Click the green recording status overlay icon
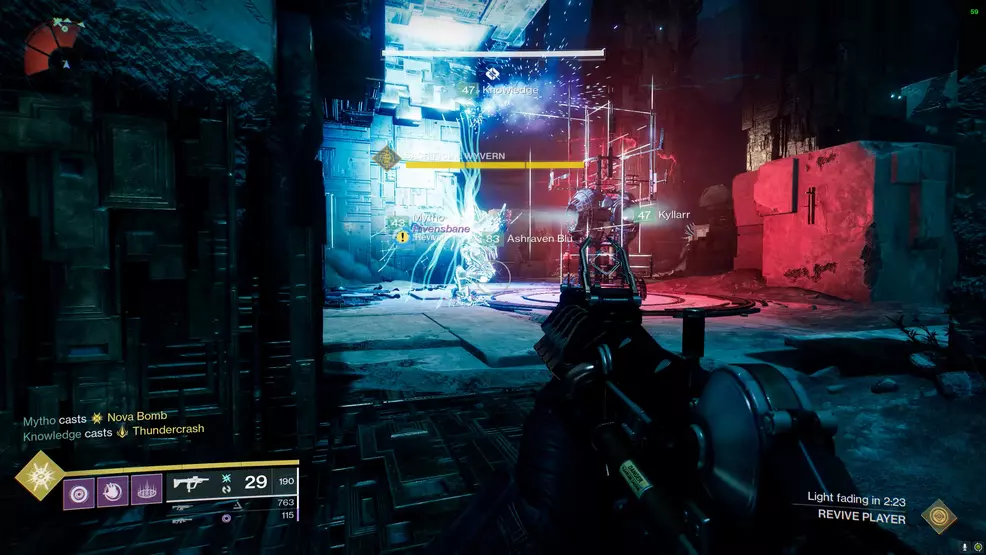 [x=977, y=547]
